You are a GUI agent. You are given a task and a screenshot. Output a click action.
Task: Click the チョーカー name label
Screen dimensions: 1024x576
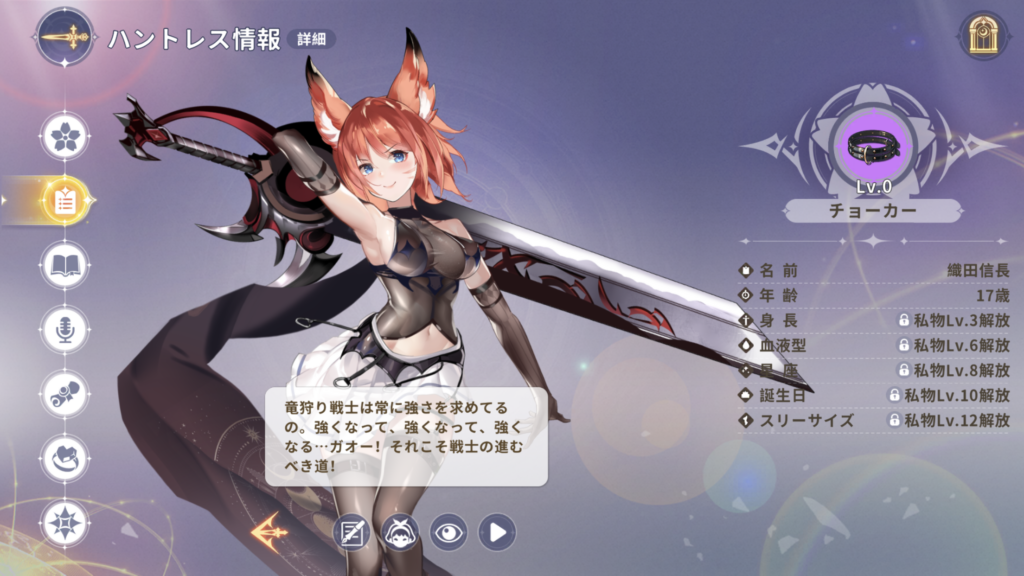pos(873,211)
